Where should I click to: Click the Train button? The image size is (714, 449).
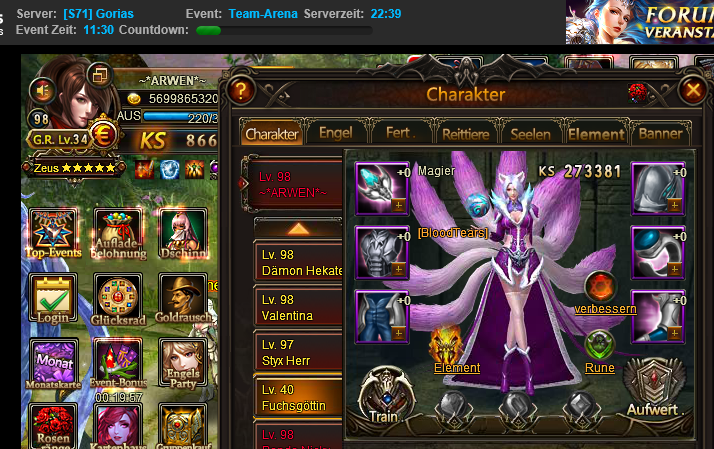[x=383, y=397]
